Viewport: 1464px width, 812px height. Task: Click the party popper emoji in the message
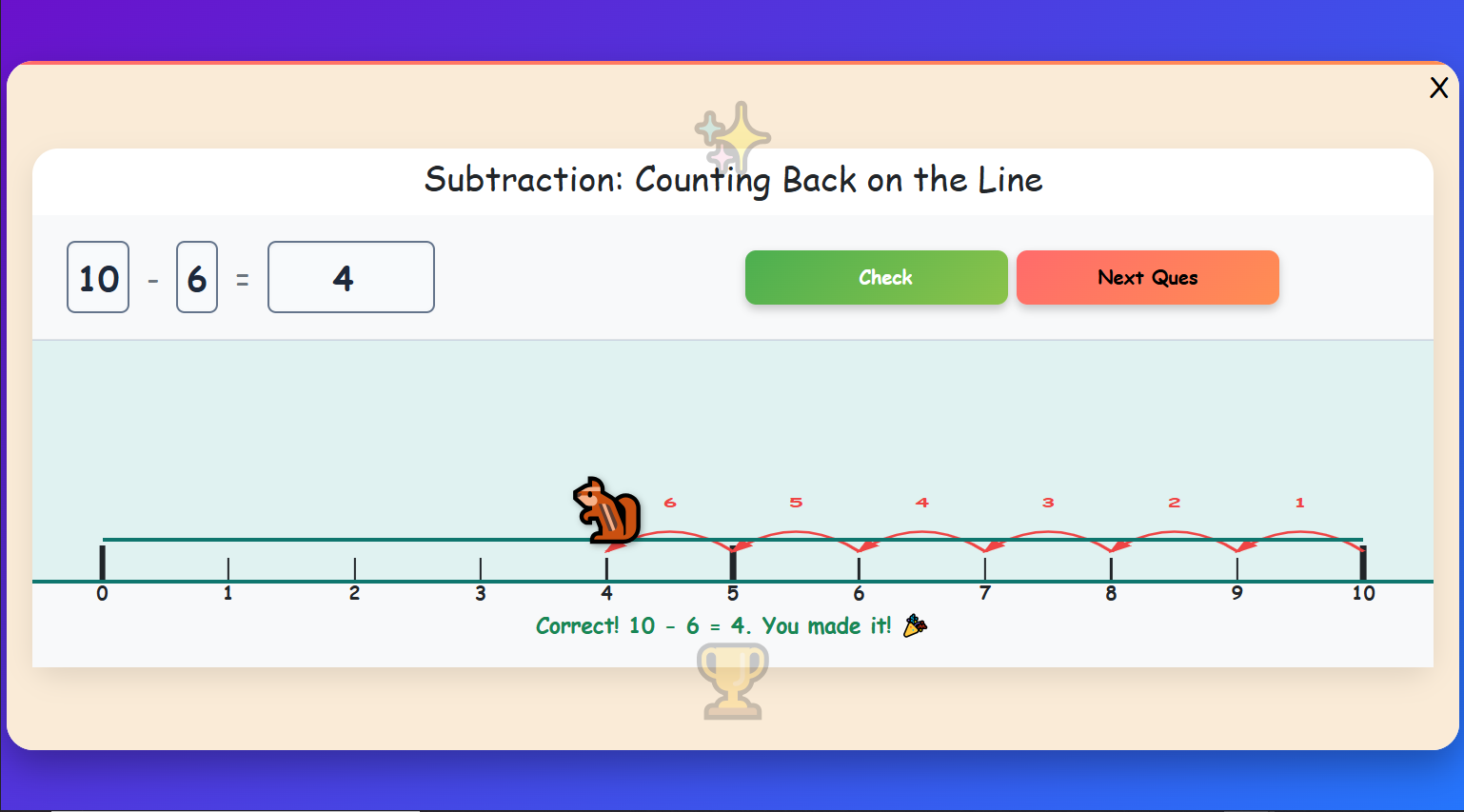(913, 625)
